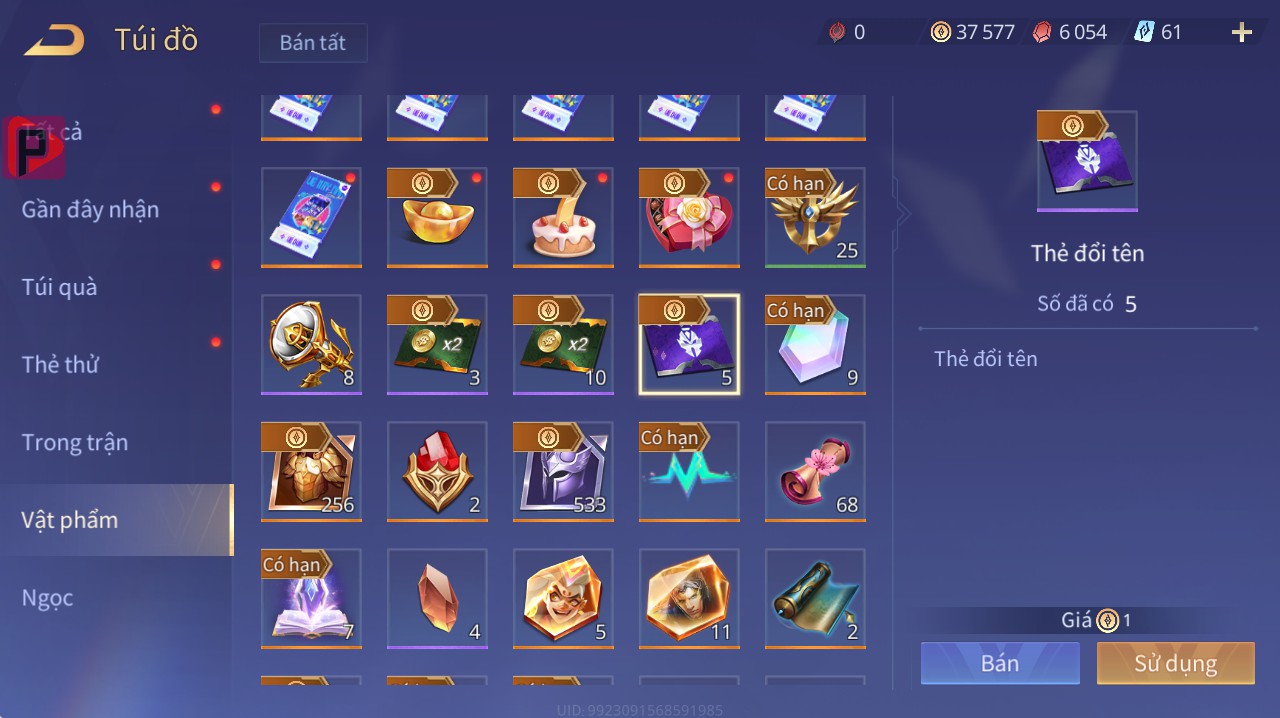Viewport: 1280px width, 718px height.
Task: Switch to the Gần đây nhận tab
Action: (x=90, y=210)
